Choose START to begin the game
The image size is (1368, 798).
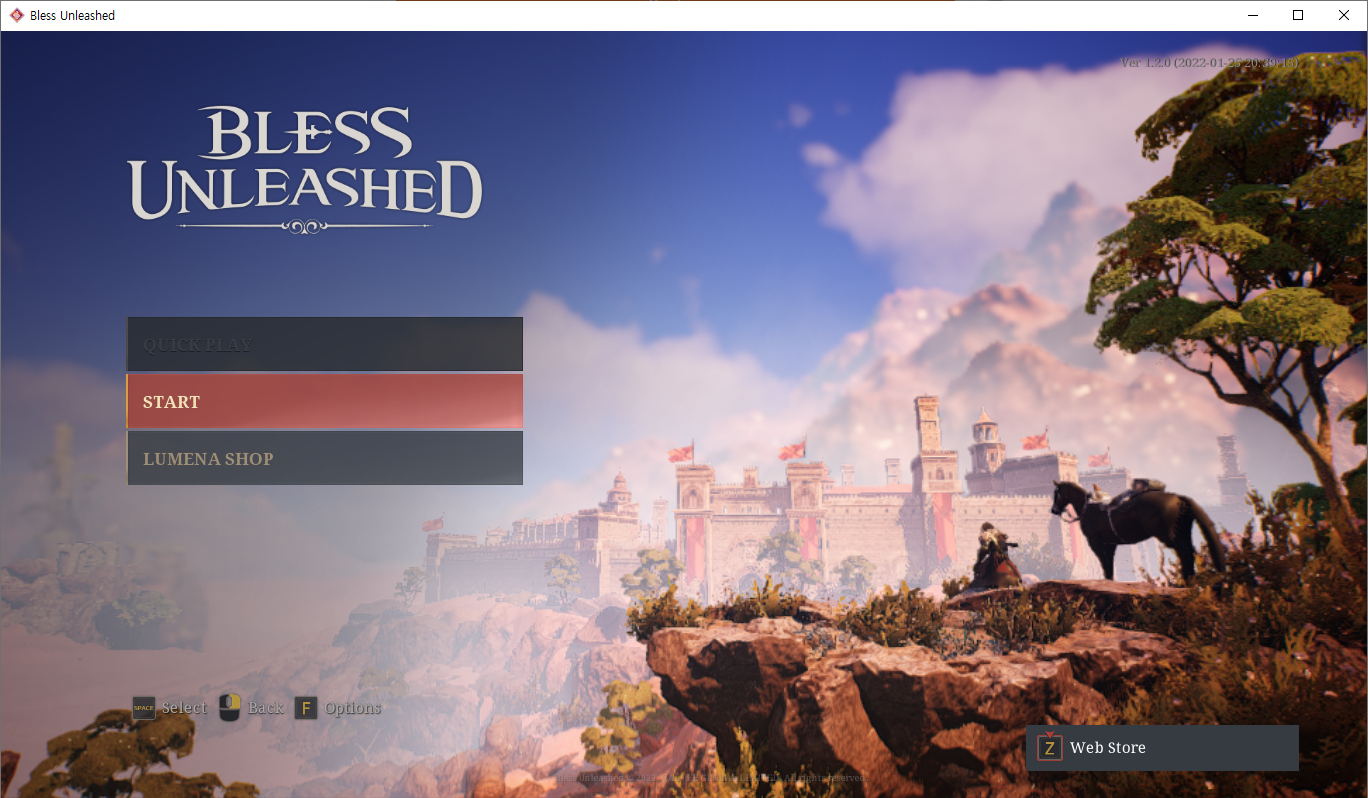324,401
